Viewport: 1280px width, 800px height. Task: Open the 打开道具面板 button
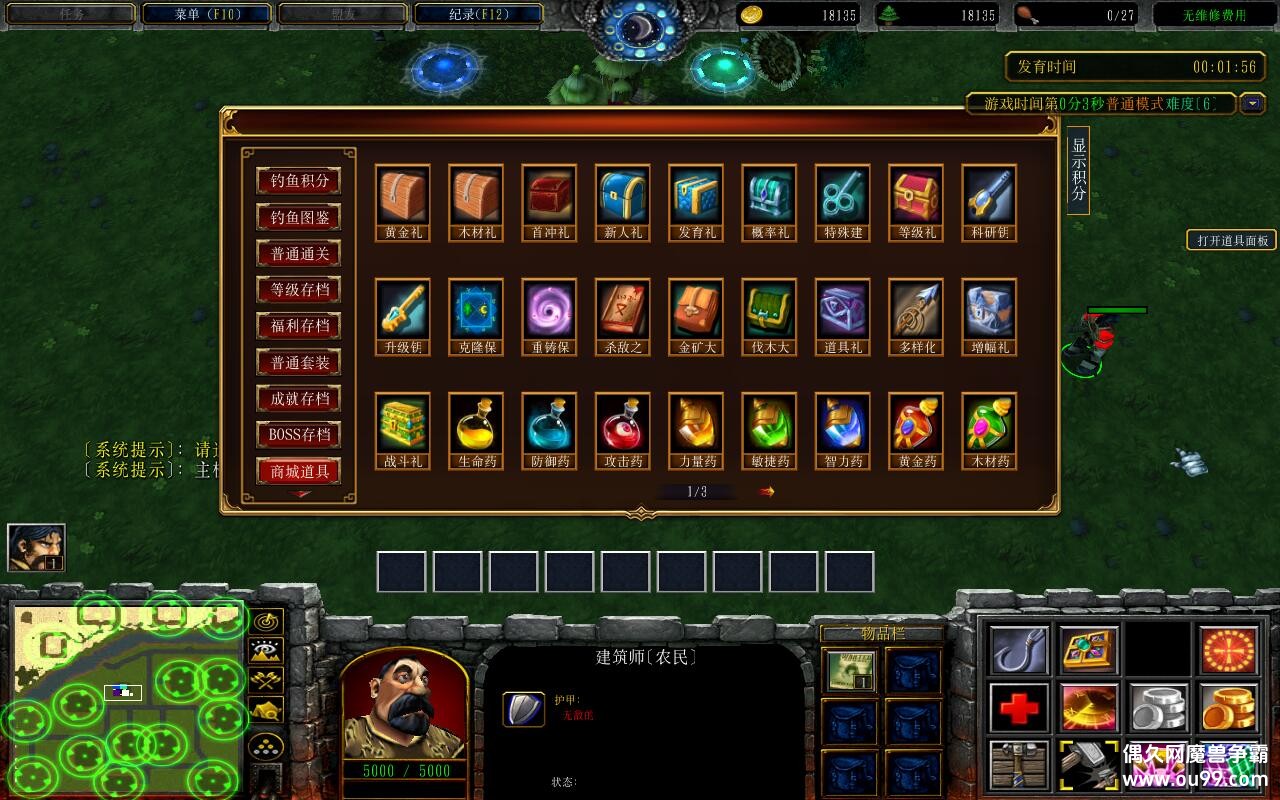(x=1232, y=240)
